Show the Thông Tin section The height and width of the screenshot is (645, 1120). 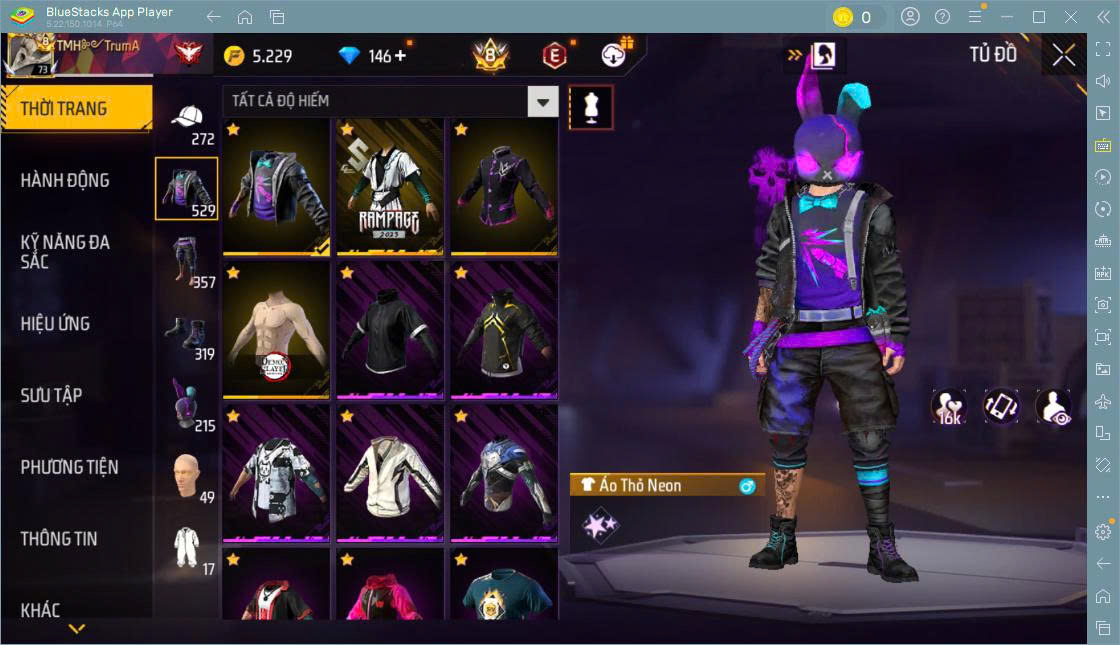coord(59,538)
